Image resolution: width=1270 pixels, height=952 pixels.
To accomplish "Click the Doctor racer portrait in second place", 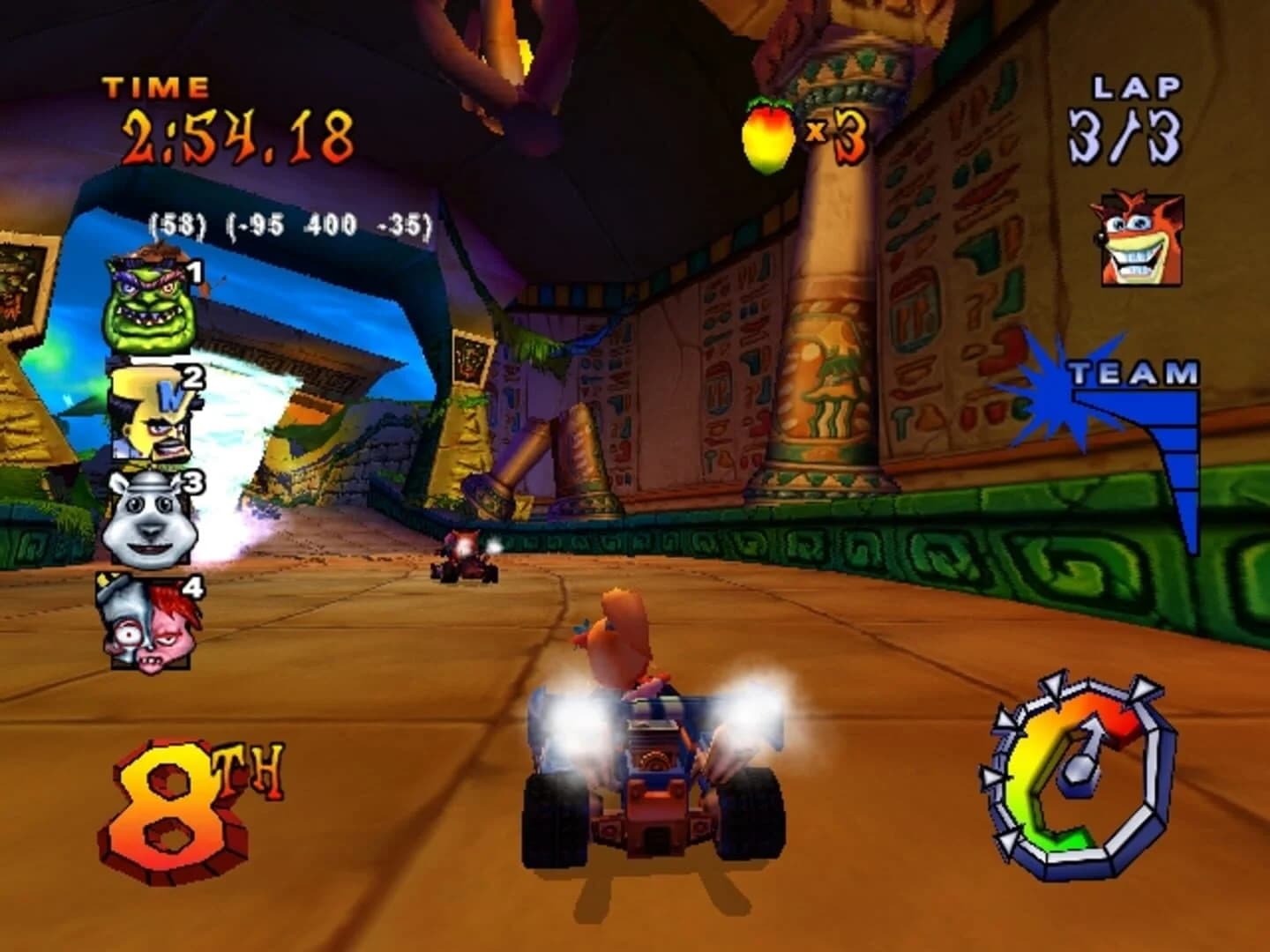I will pos(150,413).
